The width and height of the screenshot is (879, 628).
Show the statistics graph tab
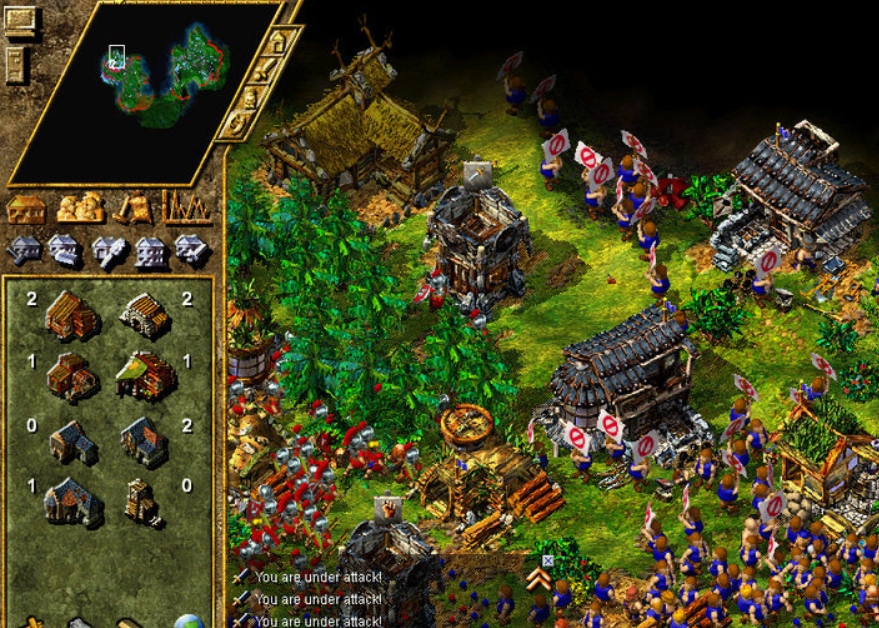click(x=187, y=207)
